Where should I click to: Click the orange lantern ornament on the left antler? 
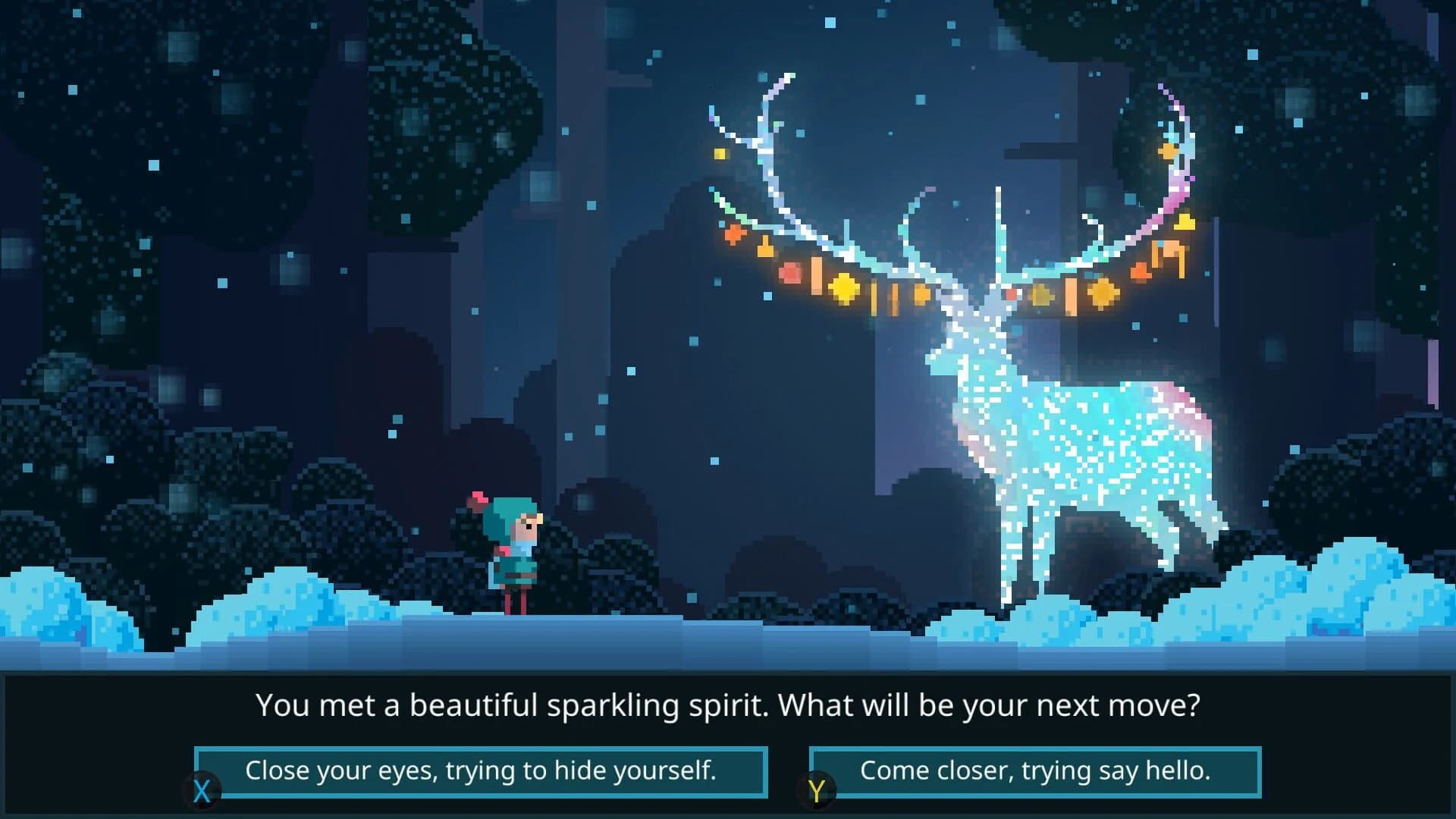(x=764, y=249)
